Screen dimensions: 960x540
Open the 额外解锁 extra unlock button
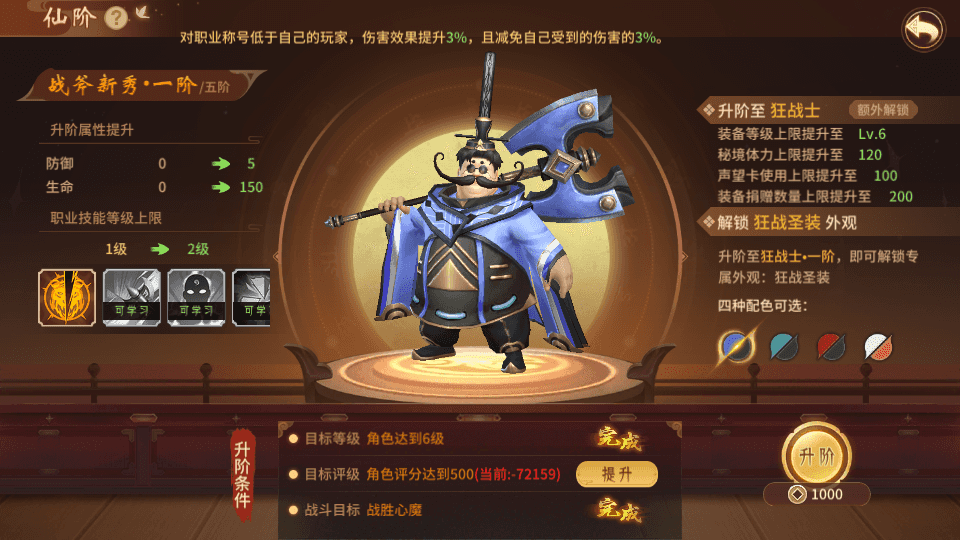point(882,110)
